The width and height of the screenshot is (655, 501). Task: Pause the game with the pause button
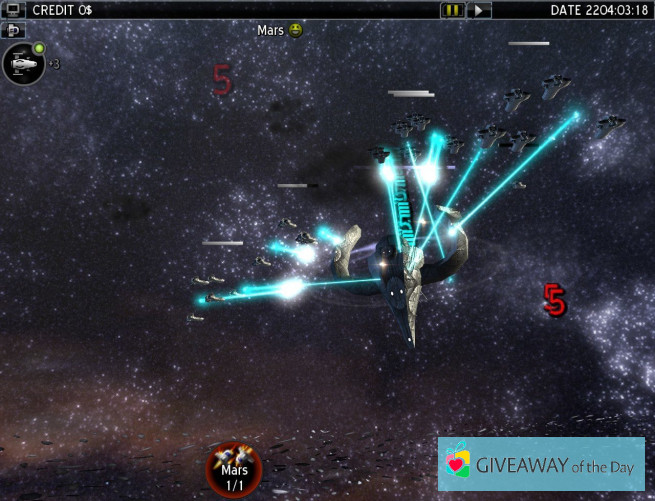click(x=453, y=10)
